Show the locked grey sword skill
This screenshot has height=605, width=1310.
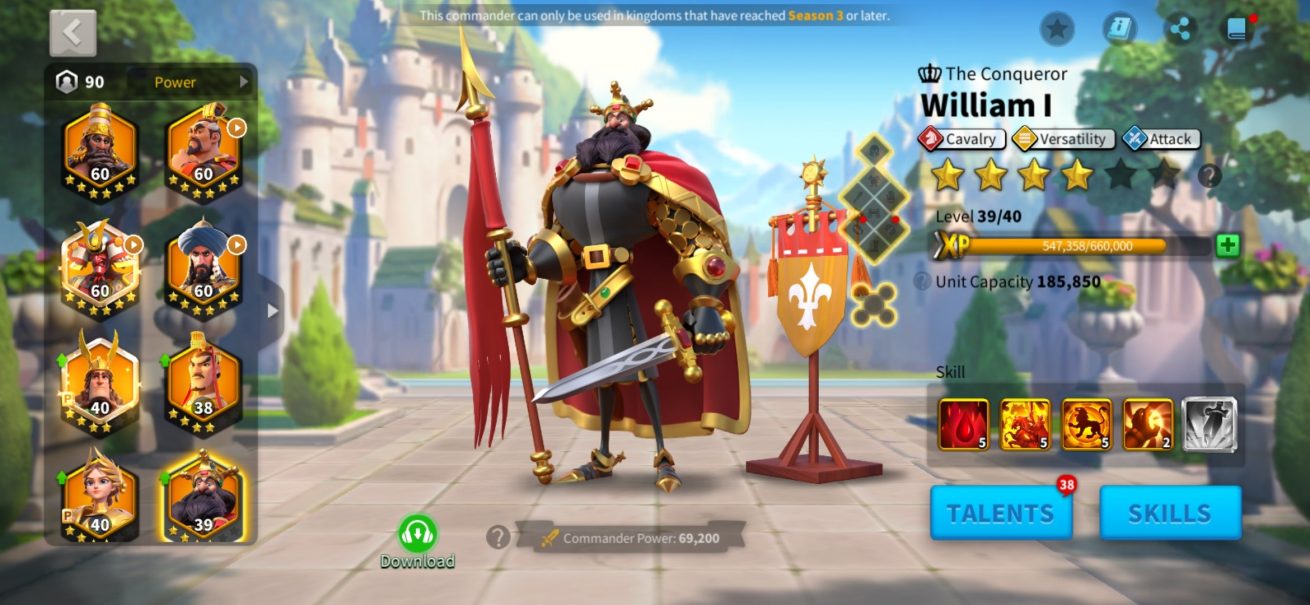tap(1209, 424)
